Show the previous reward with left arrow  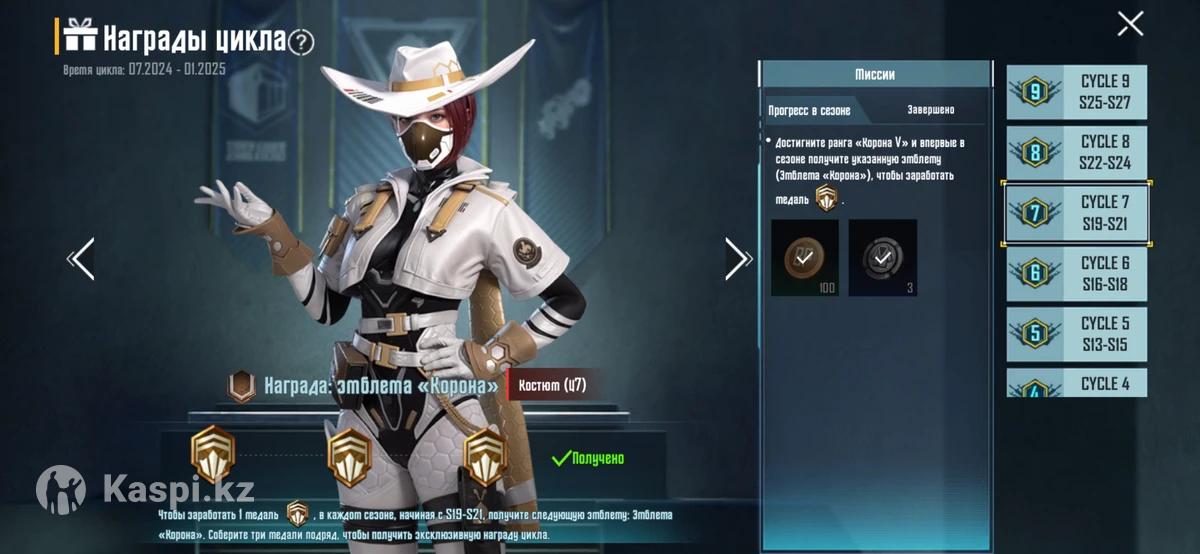pos(81,259)
